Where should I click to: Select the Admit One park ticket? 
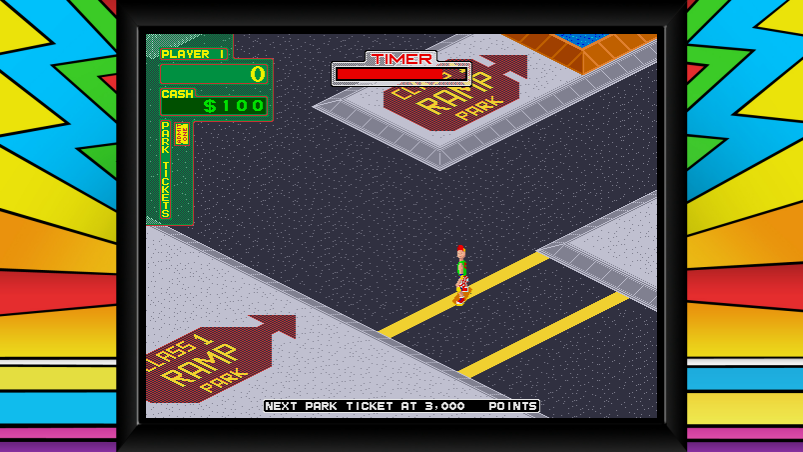click(x=181, y=134)
